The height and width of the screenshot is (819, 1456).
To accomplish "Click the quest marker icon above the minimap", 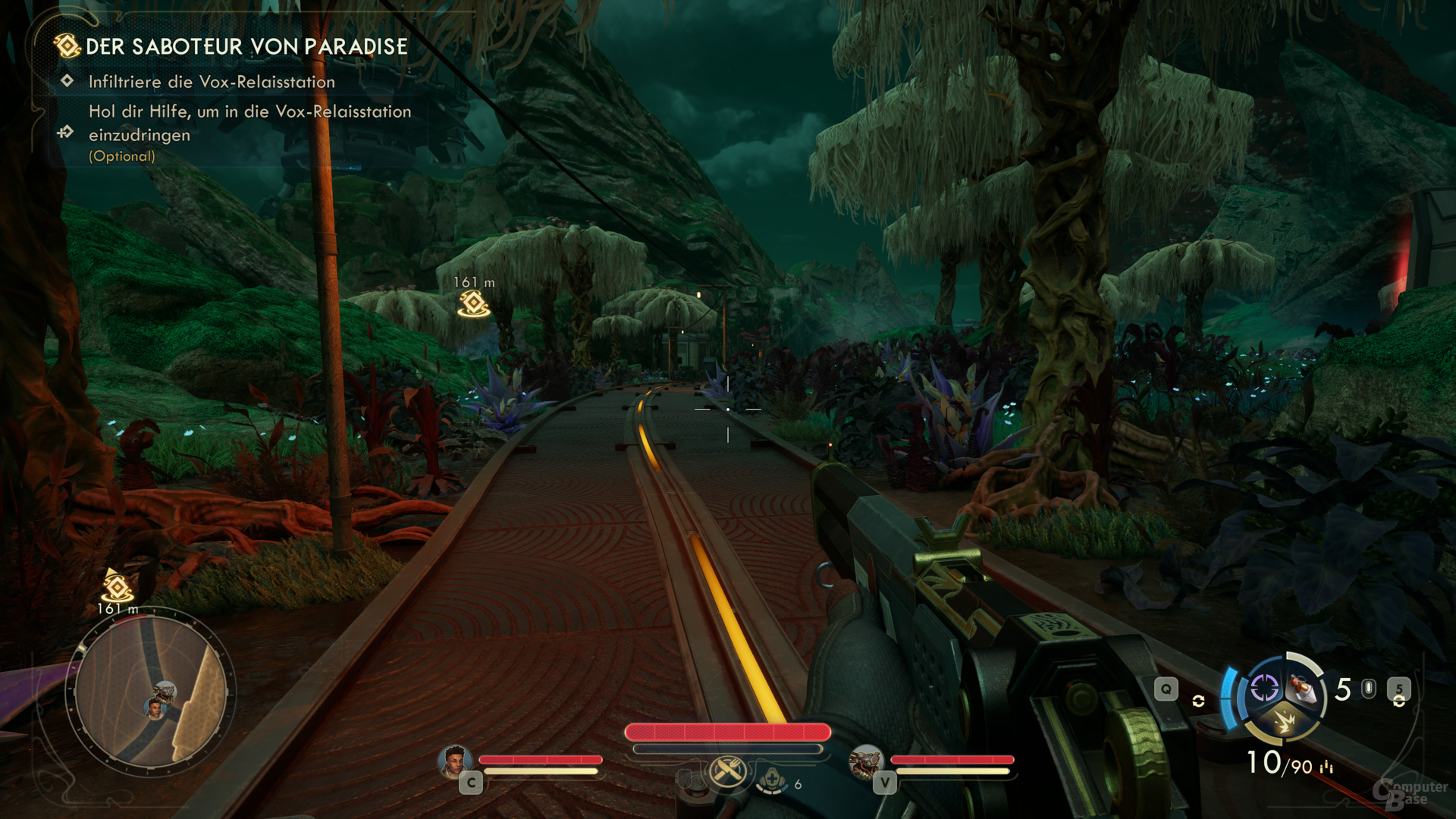I will click(118, 587).
